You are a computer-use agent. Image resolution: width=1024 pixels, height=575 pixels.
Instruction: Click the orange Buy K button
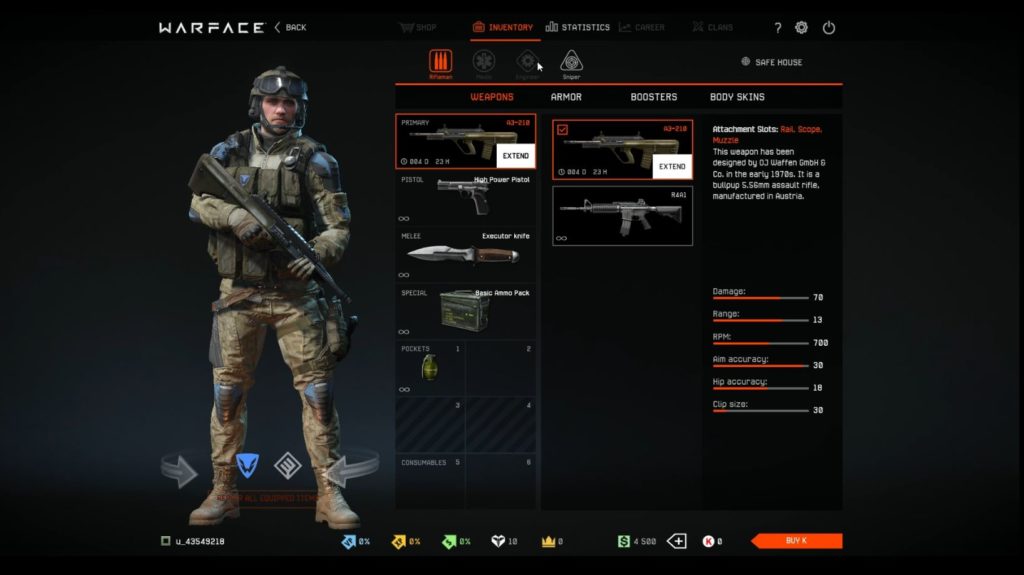[x=796, y=541]
